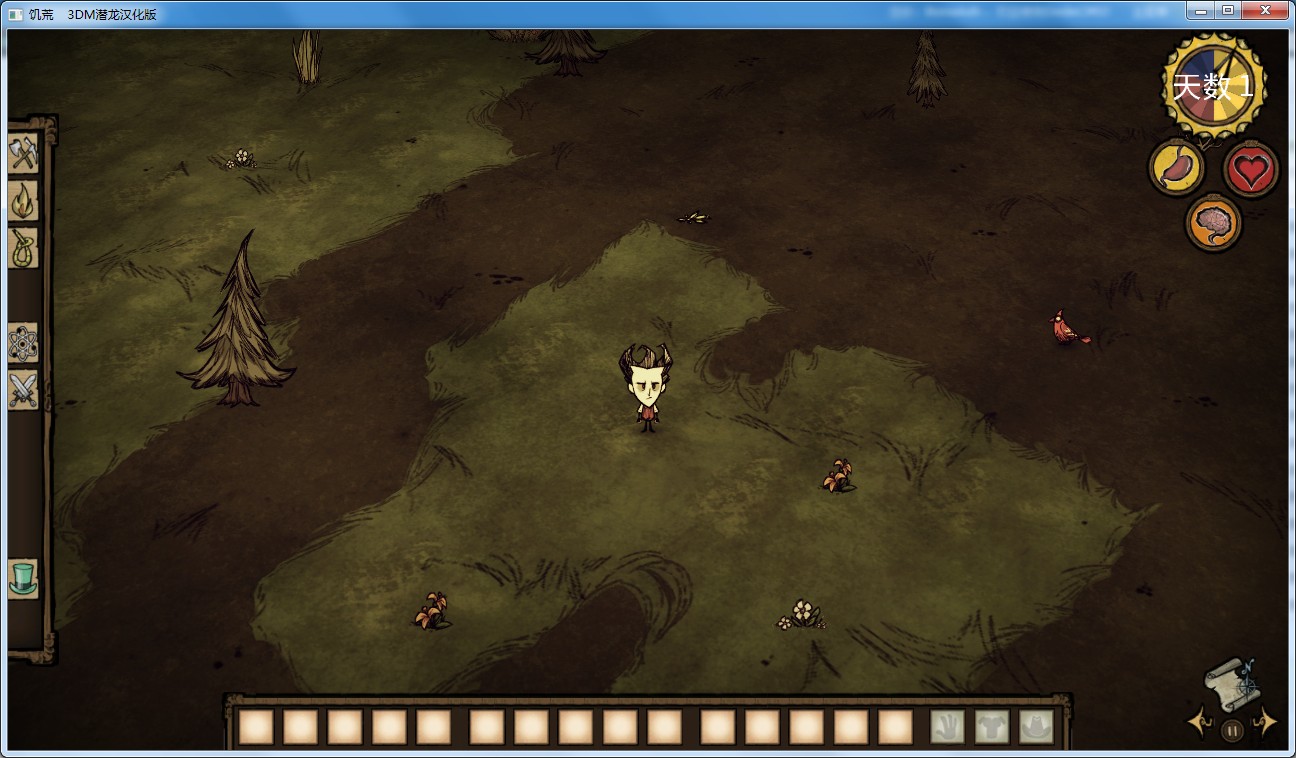Rotate the camera with the left arrow

(1199, 721)
